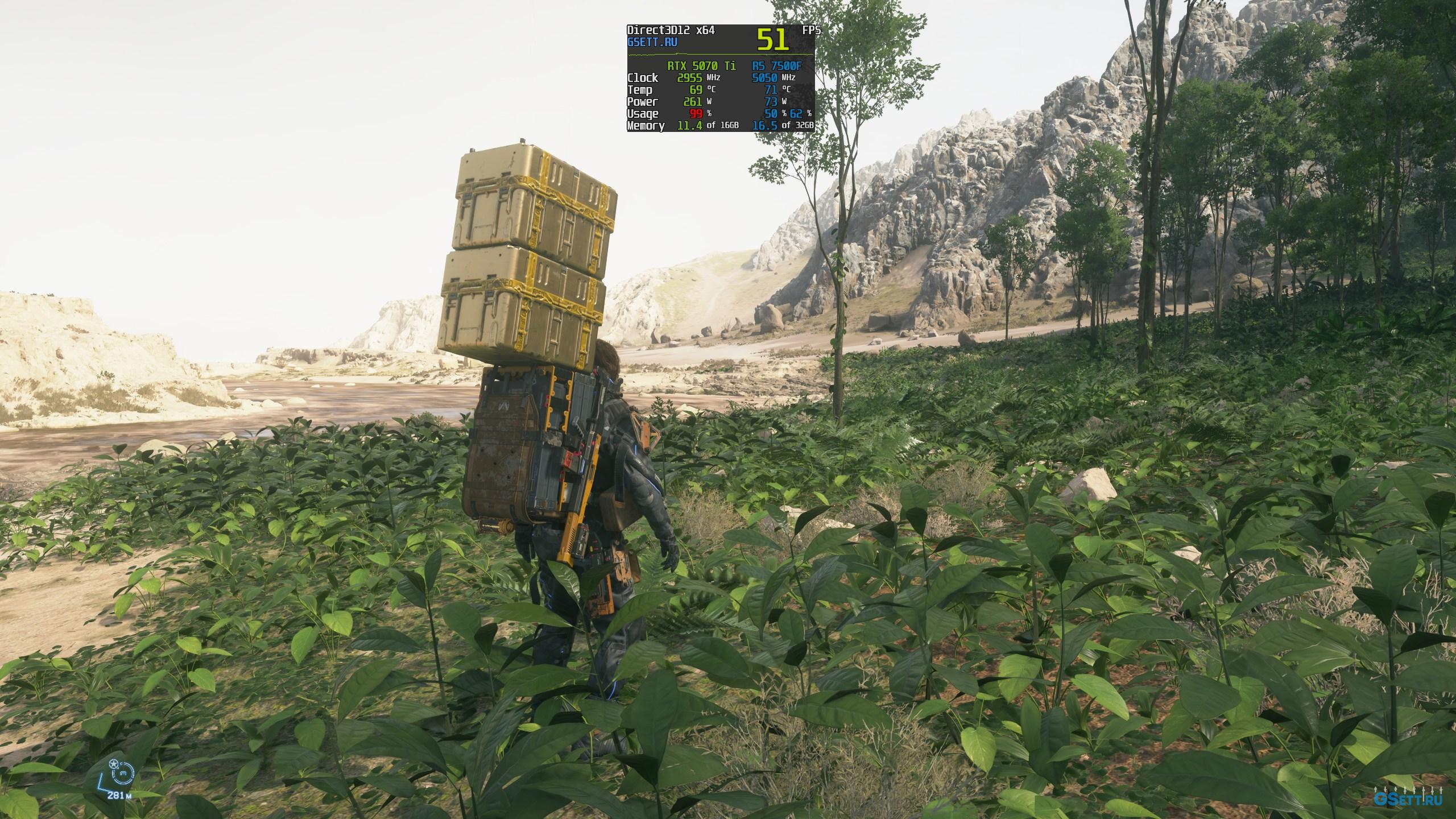Screen dimensions: 1456x819
Task: Open the GSETT.RU link in the overlay
Action: [x=652, y=42]
